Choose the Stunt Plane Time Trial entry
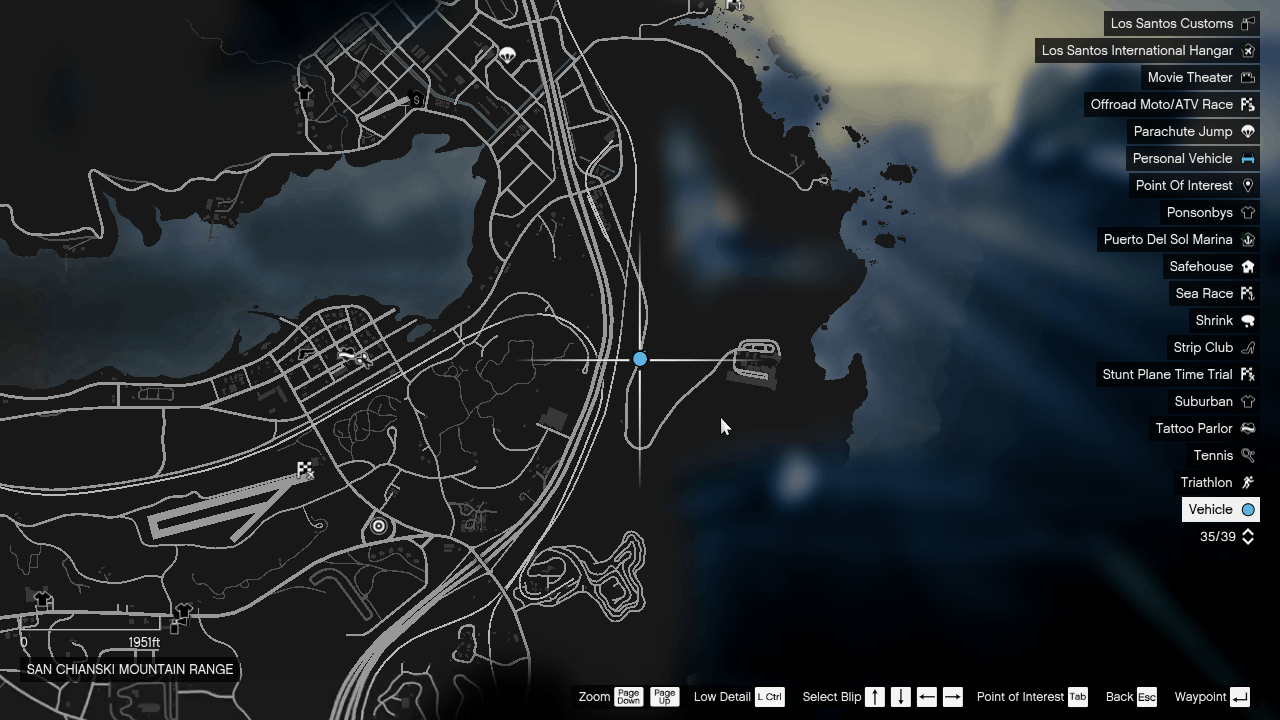 pos(1166,374)
